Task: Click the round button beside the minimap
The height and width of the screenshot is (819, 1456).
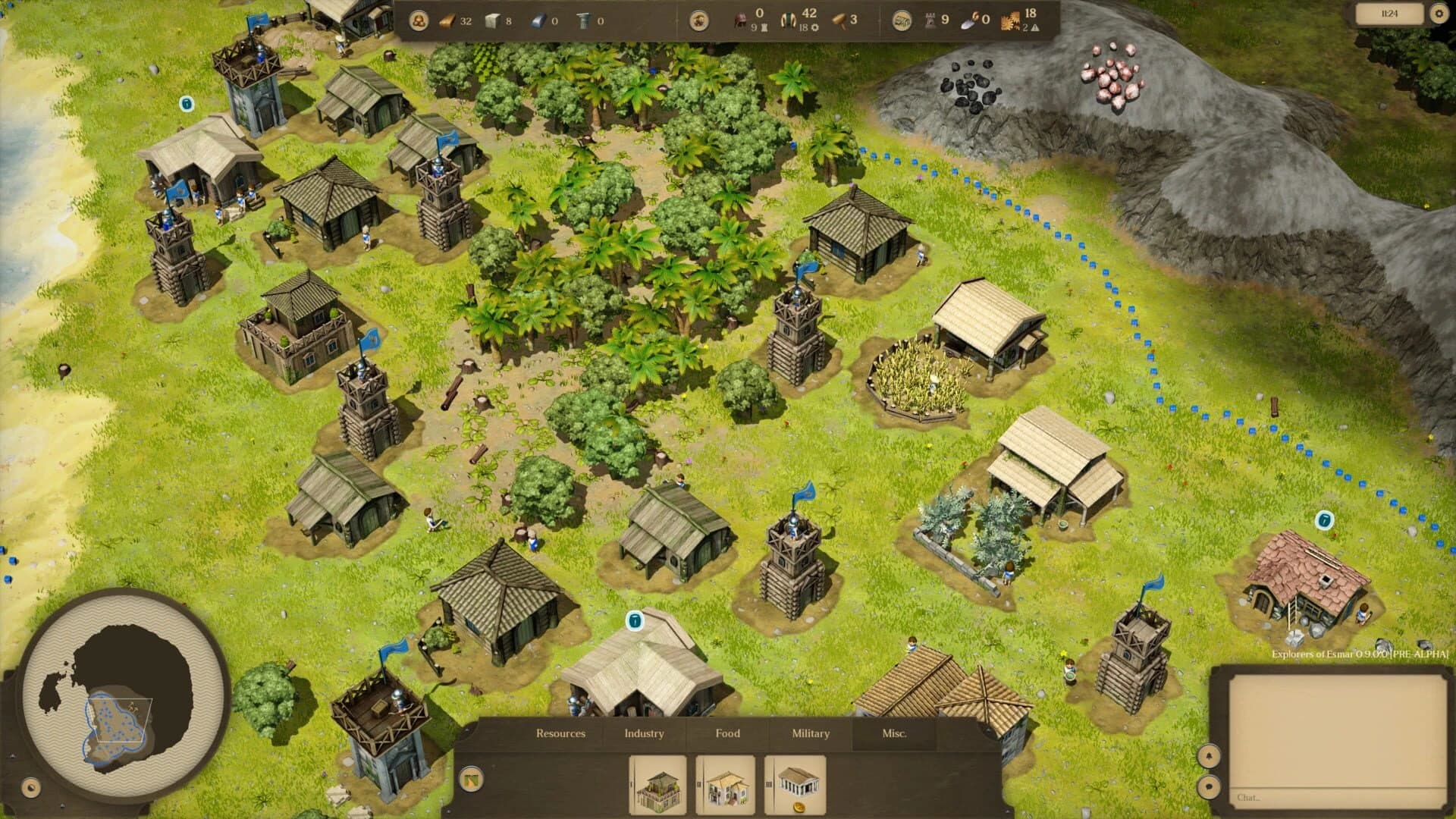Action: coord(31,788)
